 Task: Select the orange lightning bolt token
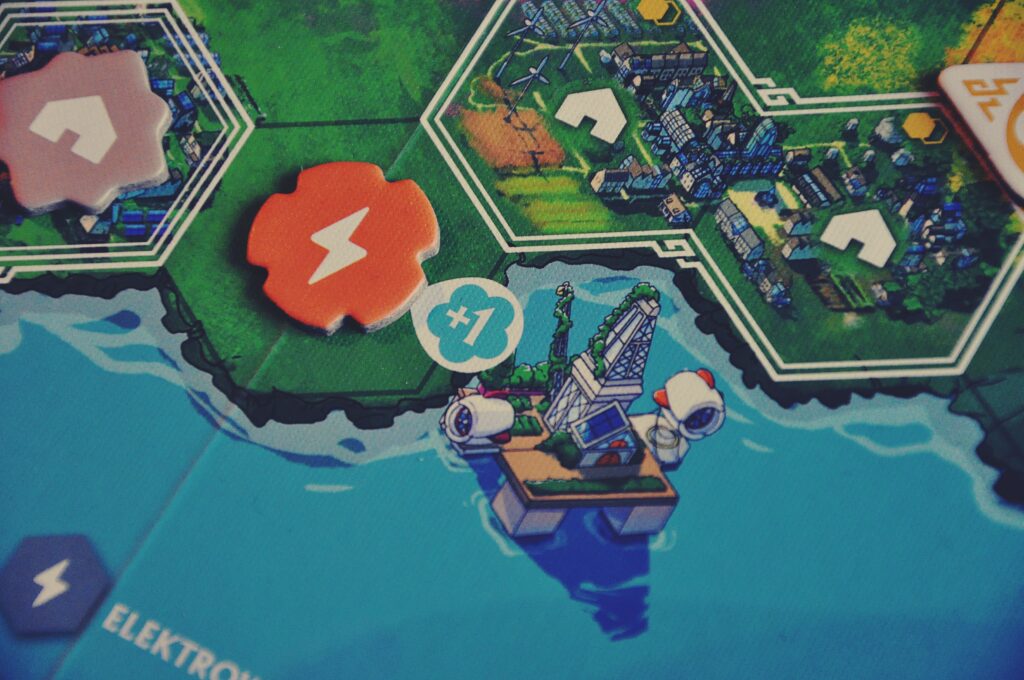point(341,244)
